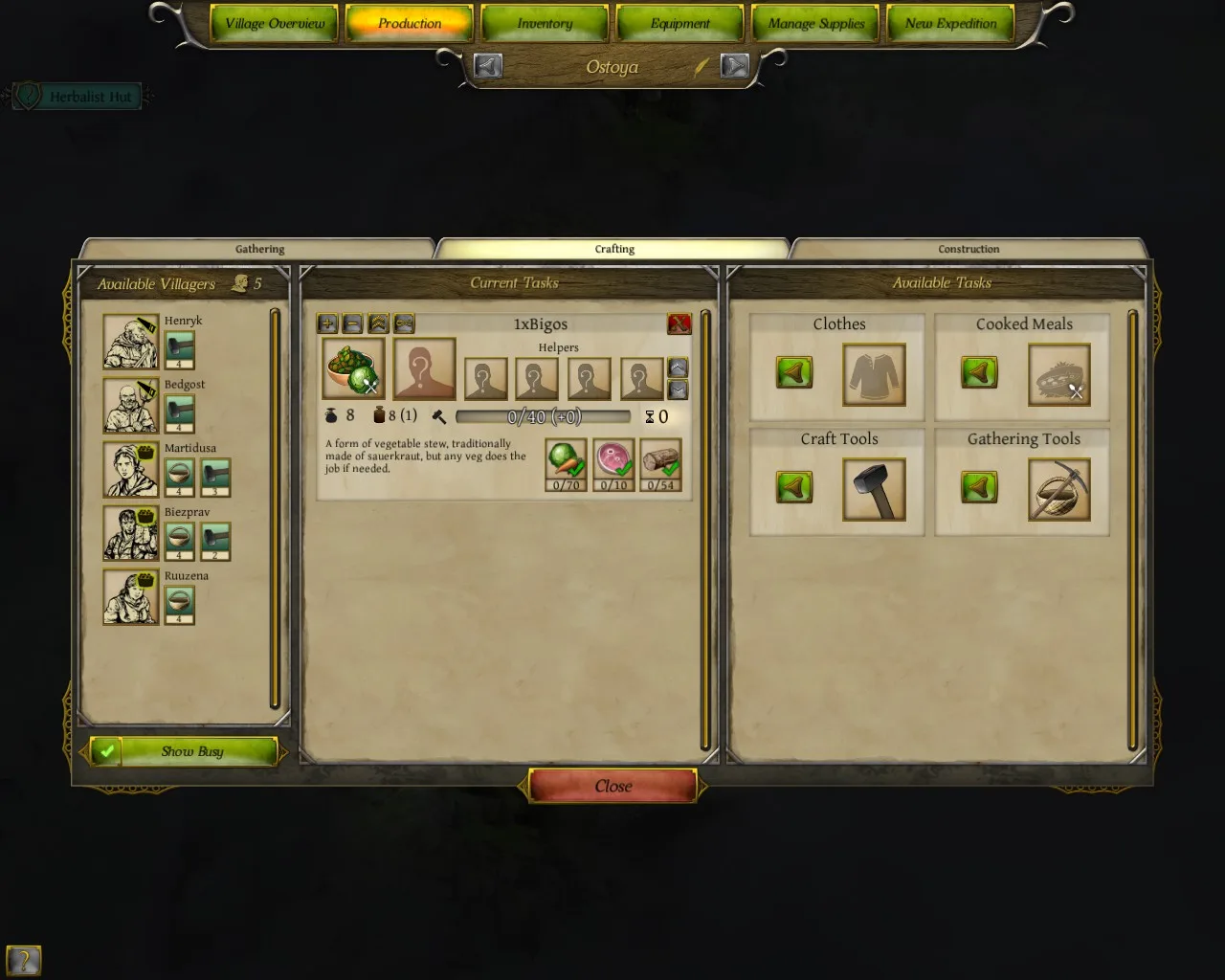The width and height of the screenshot is (1225, 980).
Task: Click the question mark help button
Action: [24, 960]
